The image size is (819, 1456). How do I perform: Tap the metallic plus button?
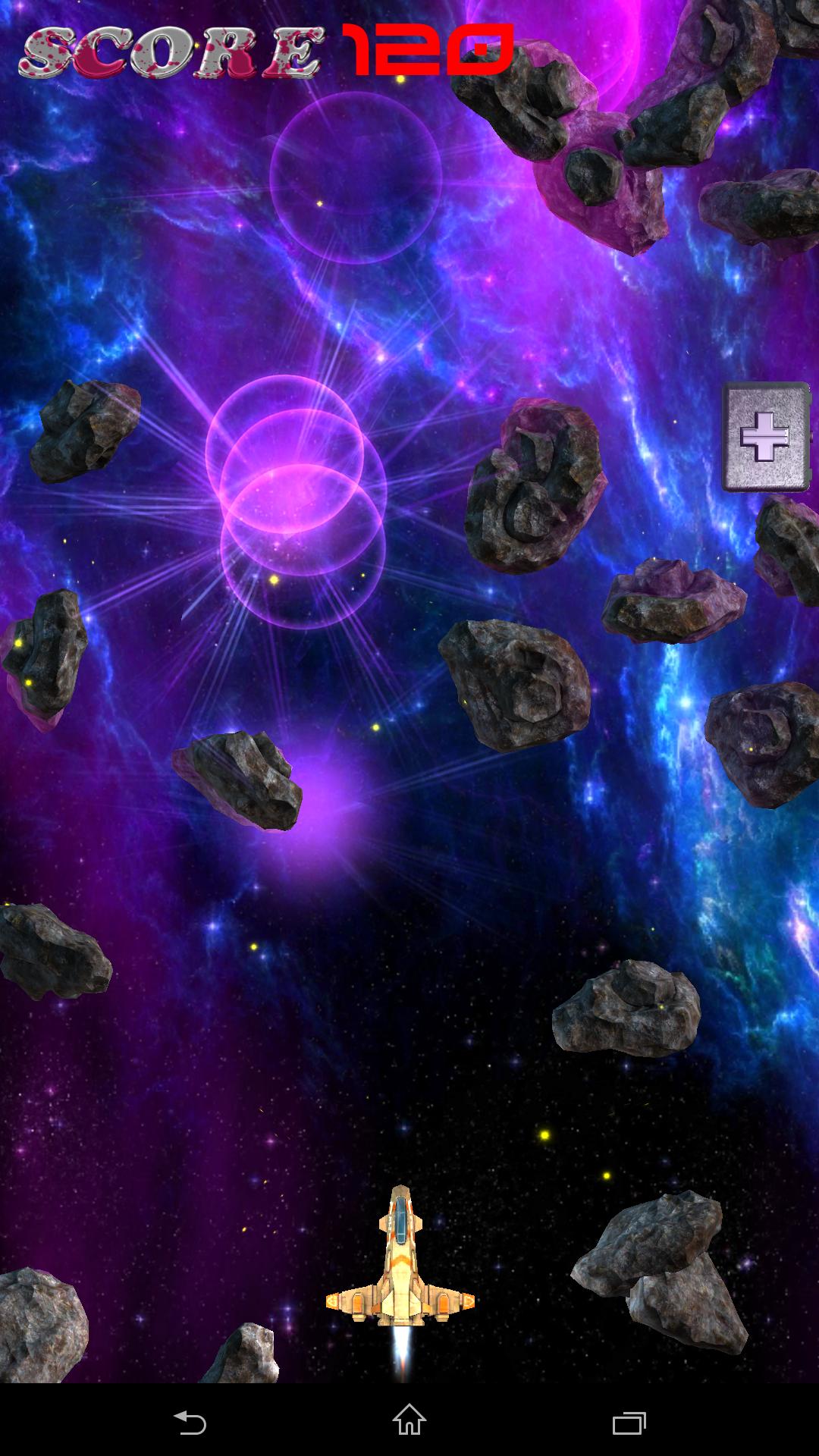[765, 437]
